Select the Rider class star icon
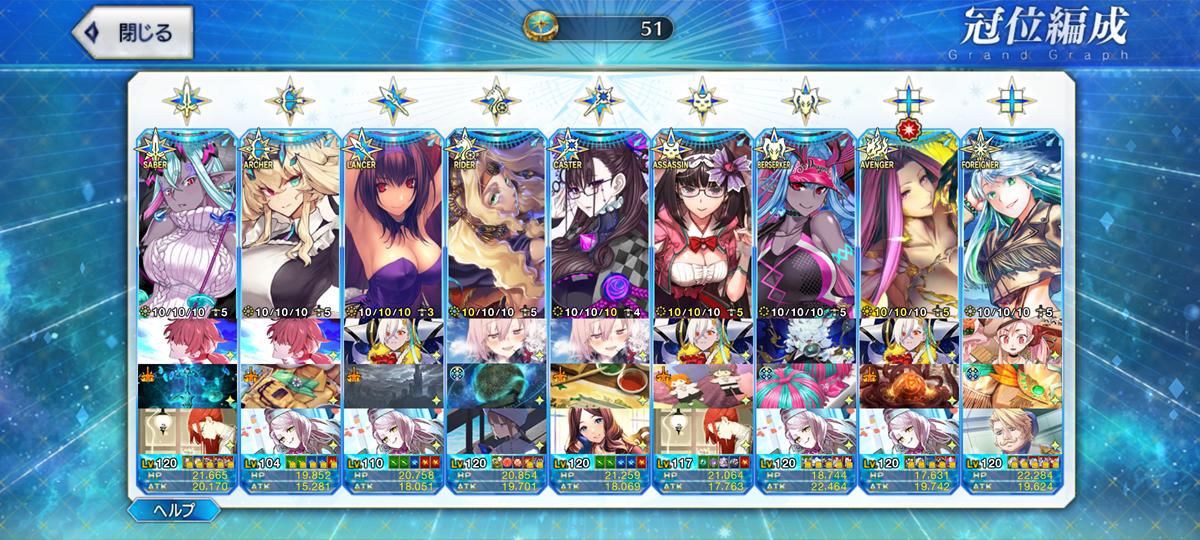Image resolution: width=1200 pixels, height=540 pixels. (496, 101)
